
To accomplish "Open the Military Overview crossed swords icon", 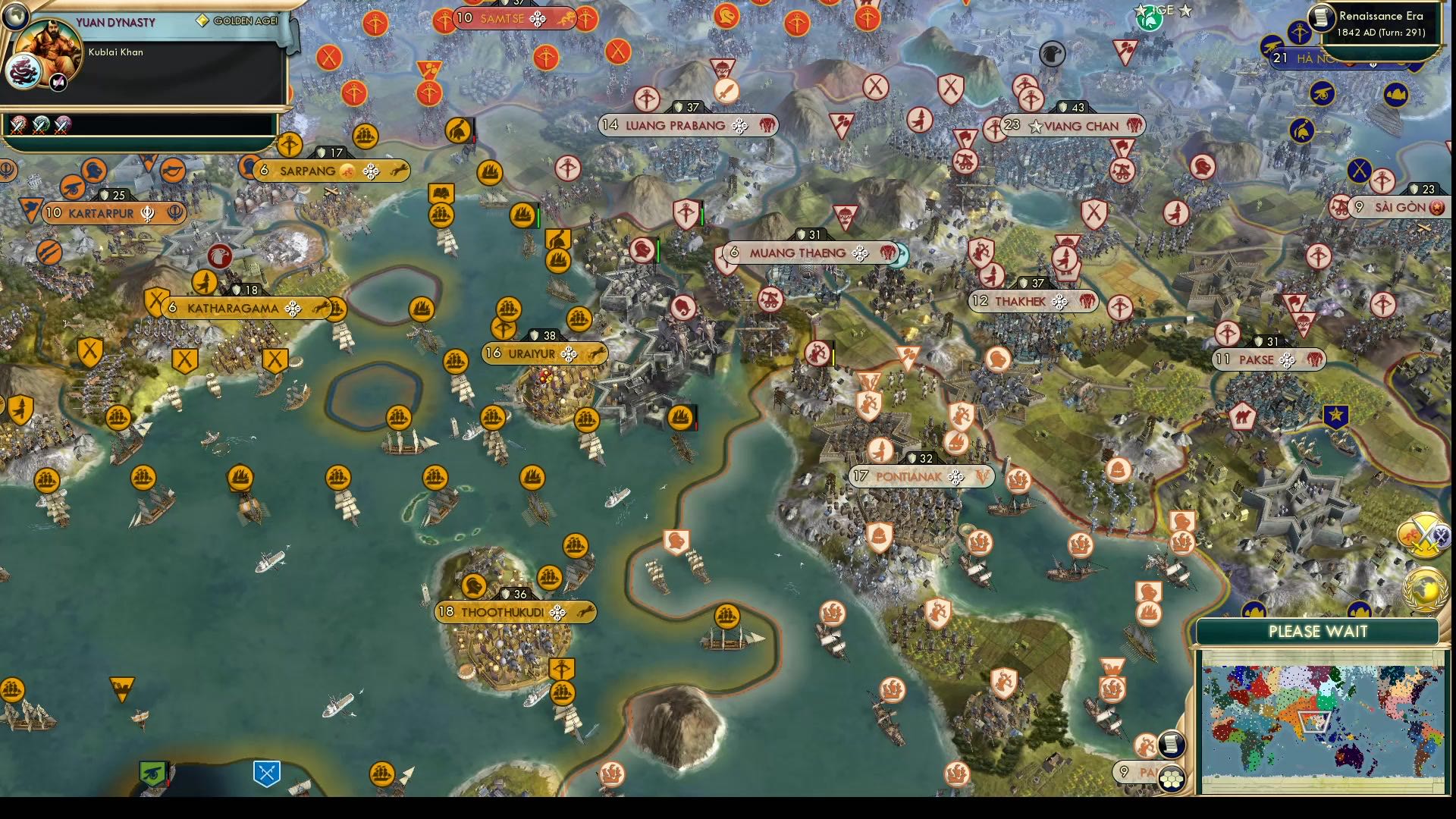I will pyautogui.click(x=1426, y=534).
